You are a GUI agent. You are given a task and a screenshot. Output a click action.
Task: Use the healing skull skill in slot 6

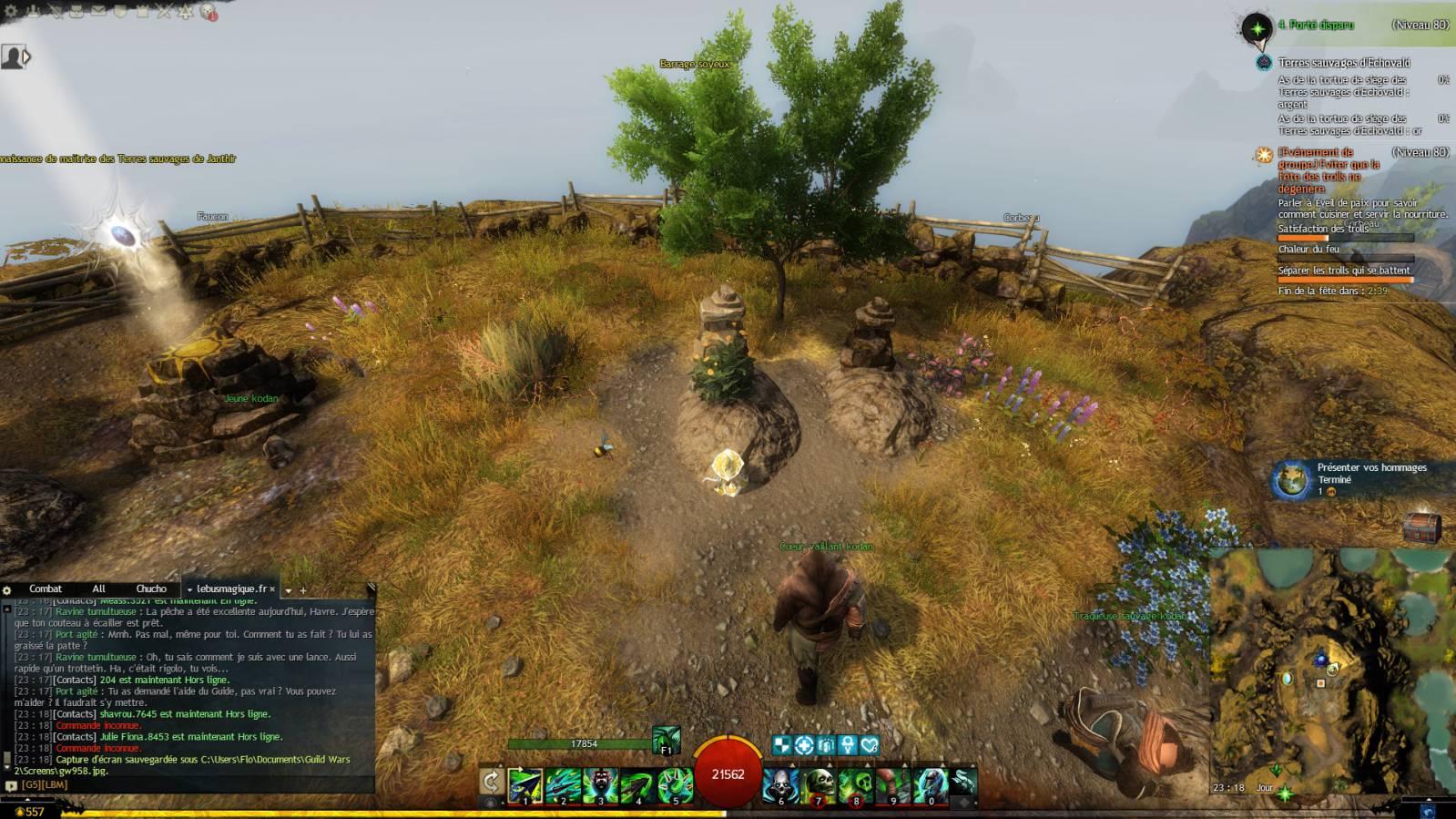(x=780, y=785)
